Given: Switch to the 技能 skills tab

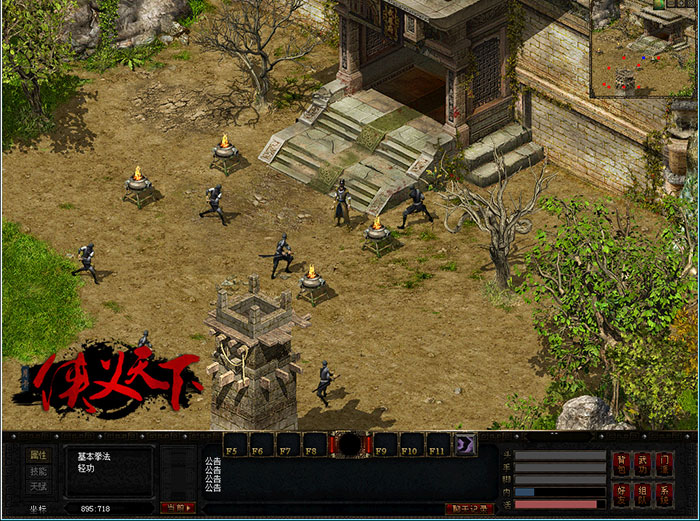Looking at the screenshot, I should pyautogui.click(x=38, y=471).
